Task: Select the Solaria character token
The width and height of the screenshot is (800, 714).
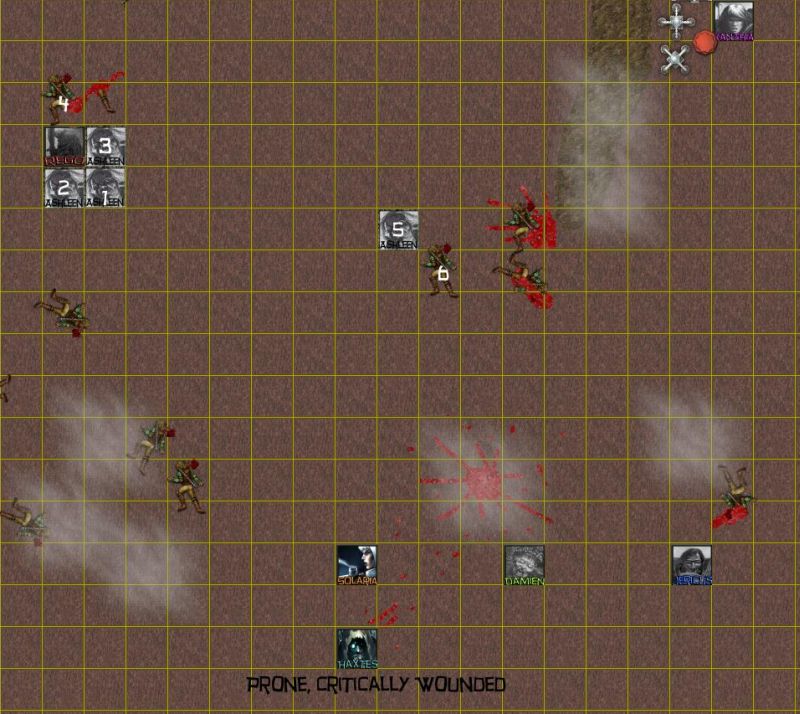Action: coord(356,565)
